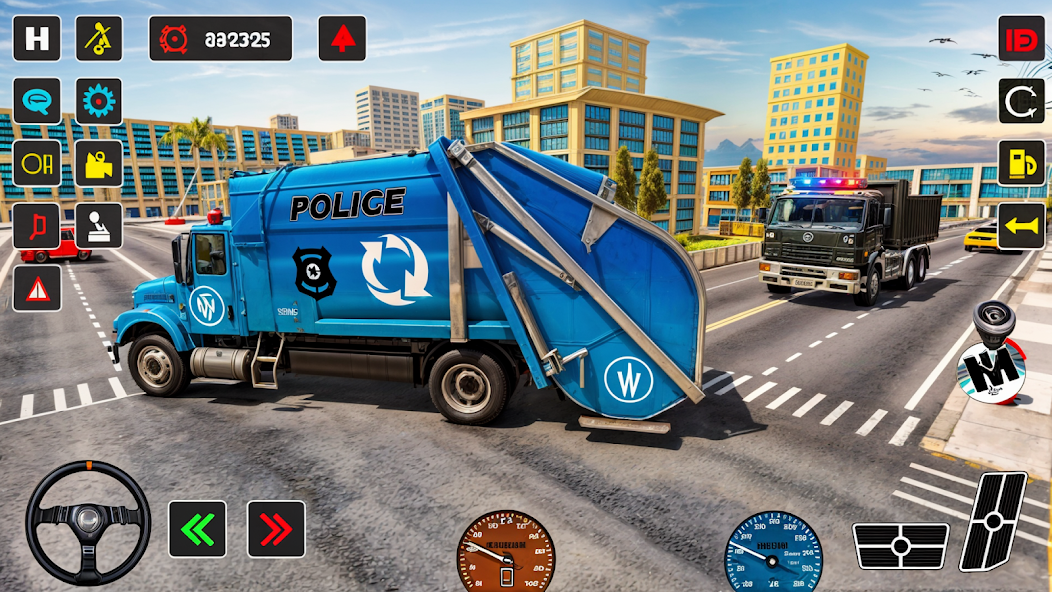Open the blue gear settings

click(x=99, y=101)
